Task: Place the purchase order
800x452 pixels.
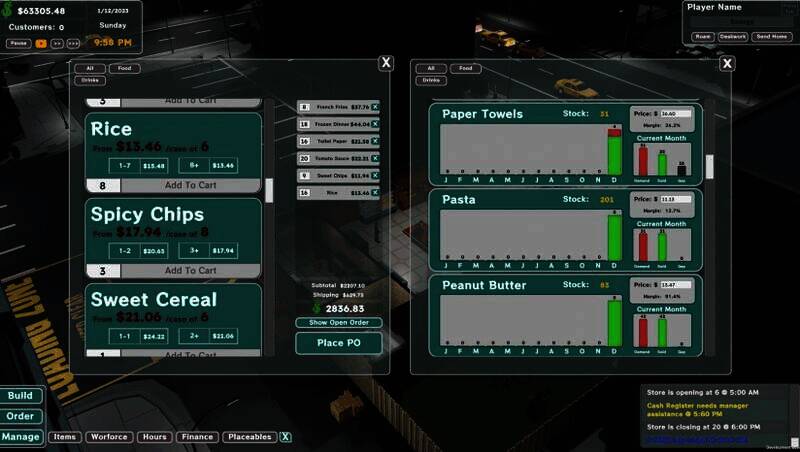Action: (338, 343)
